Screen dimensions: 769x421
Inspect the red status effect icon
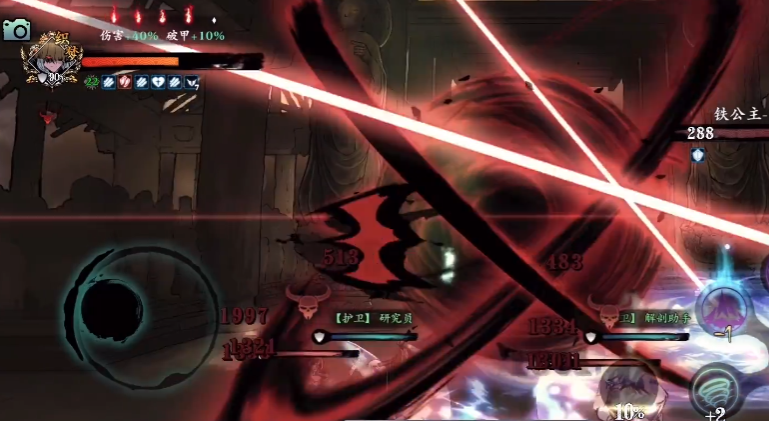point(124,82)
